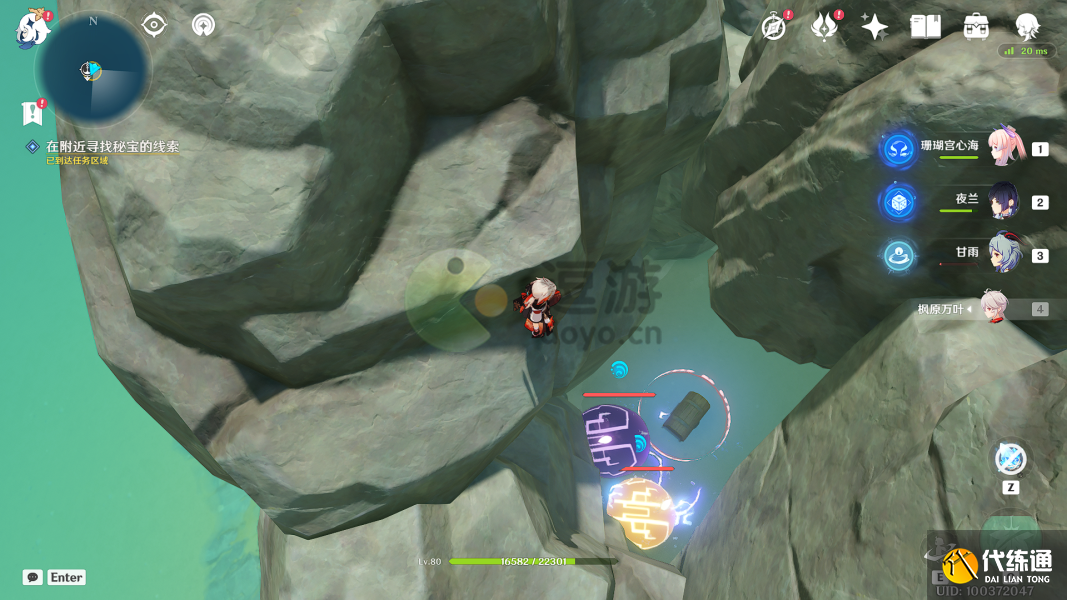Open the Adventurer Handbook book icon
Image resolution: width=1067 pixels, height=600 pixels.
coord(925,27)
